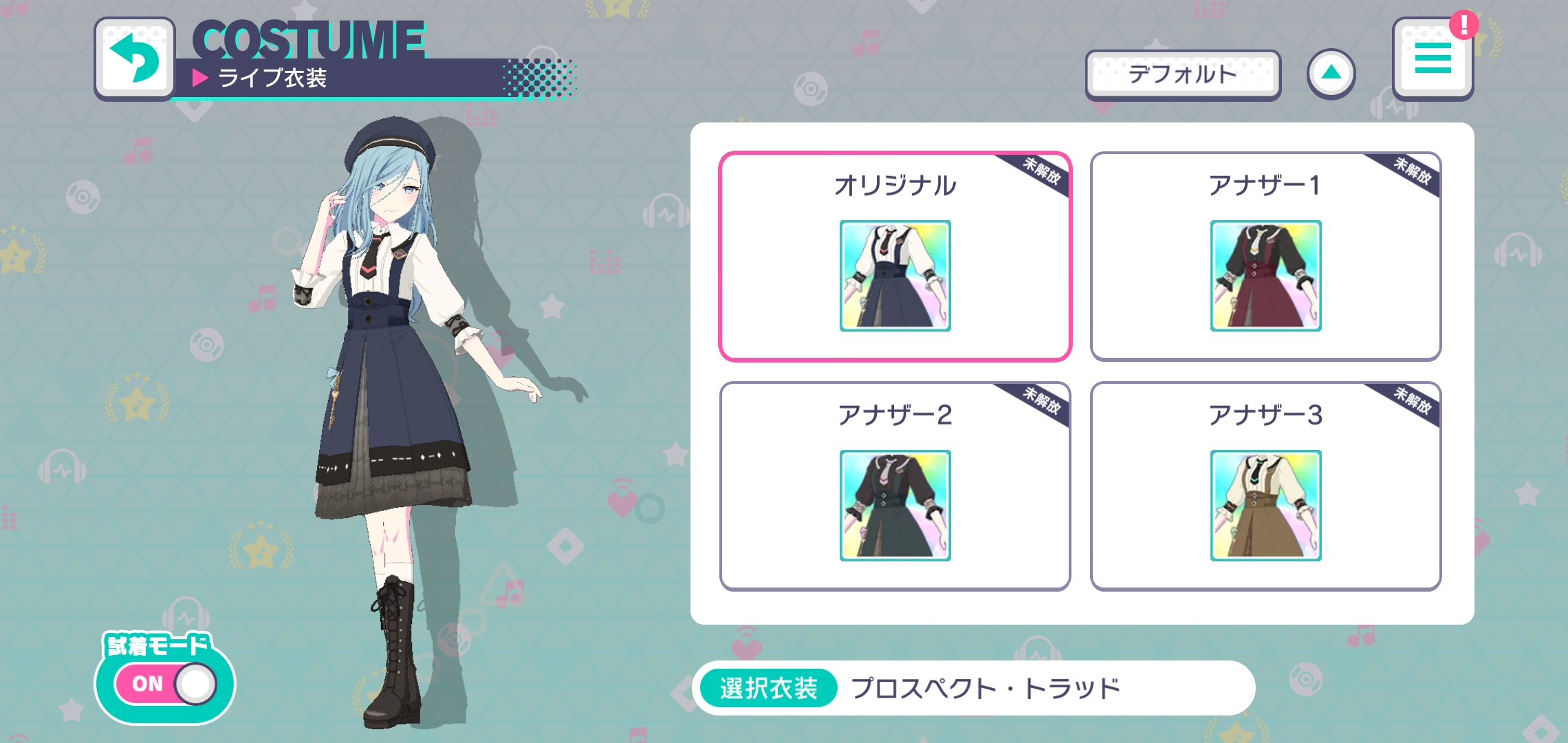Image resolution: width=1568 pixels, height=743 pixels.
Task: Select the アナザー3 costume icon
Action: pos(1267,505)
